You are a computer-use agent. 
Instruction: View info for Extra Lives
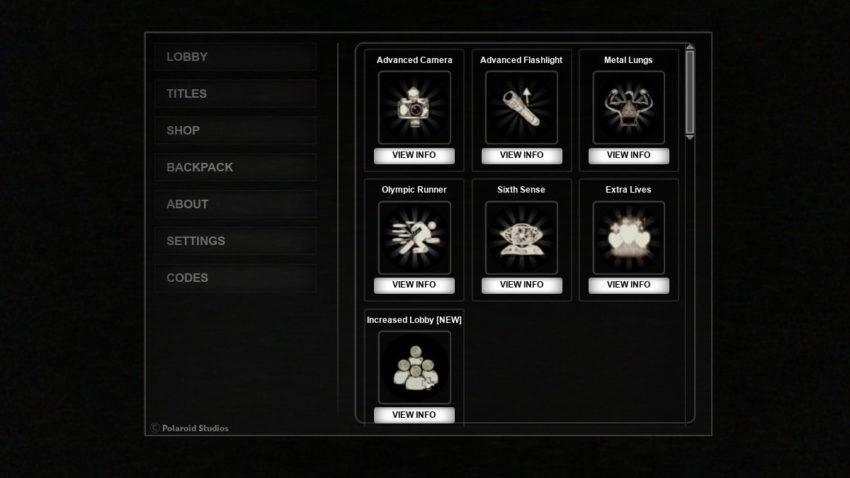(x=628, y=285)
